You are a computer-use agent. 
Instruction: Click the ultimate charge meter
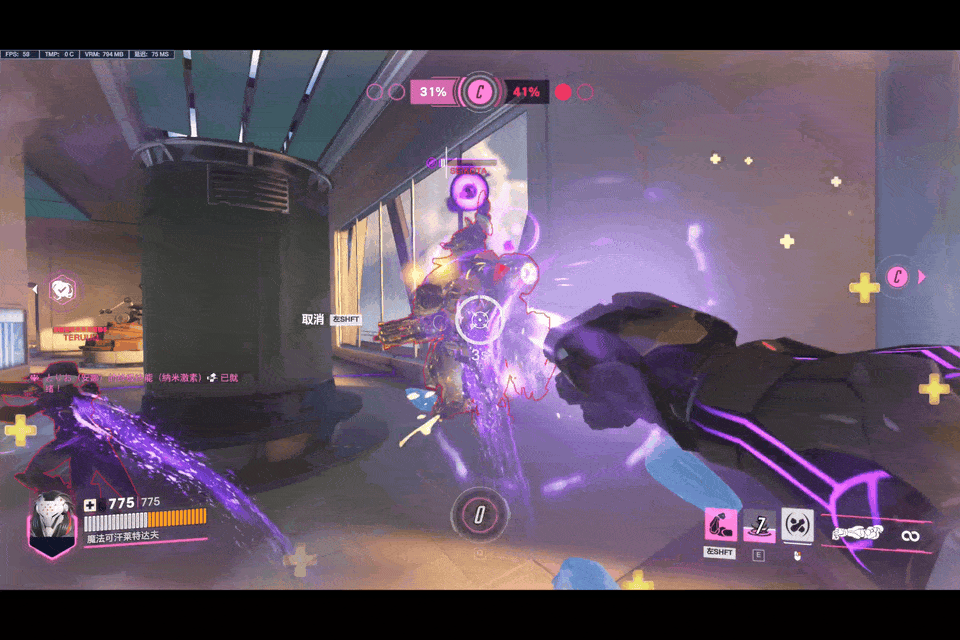click(479, 515)
